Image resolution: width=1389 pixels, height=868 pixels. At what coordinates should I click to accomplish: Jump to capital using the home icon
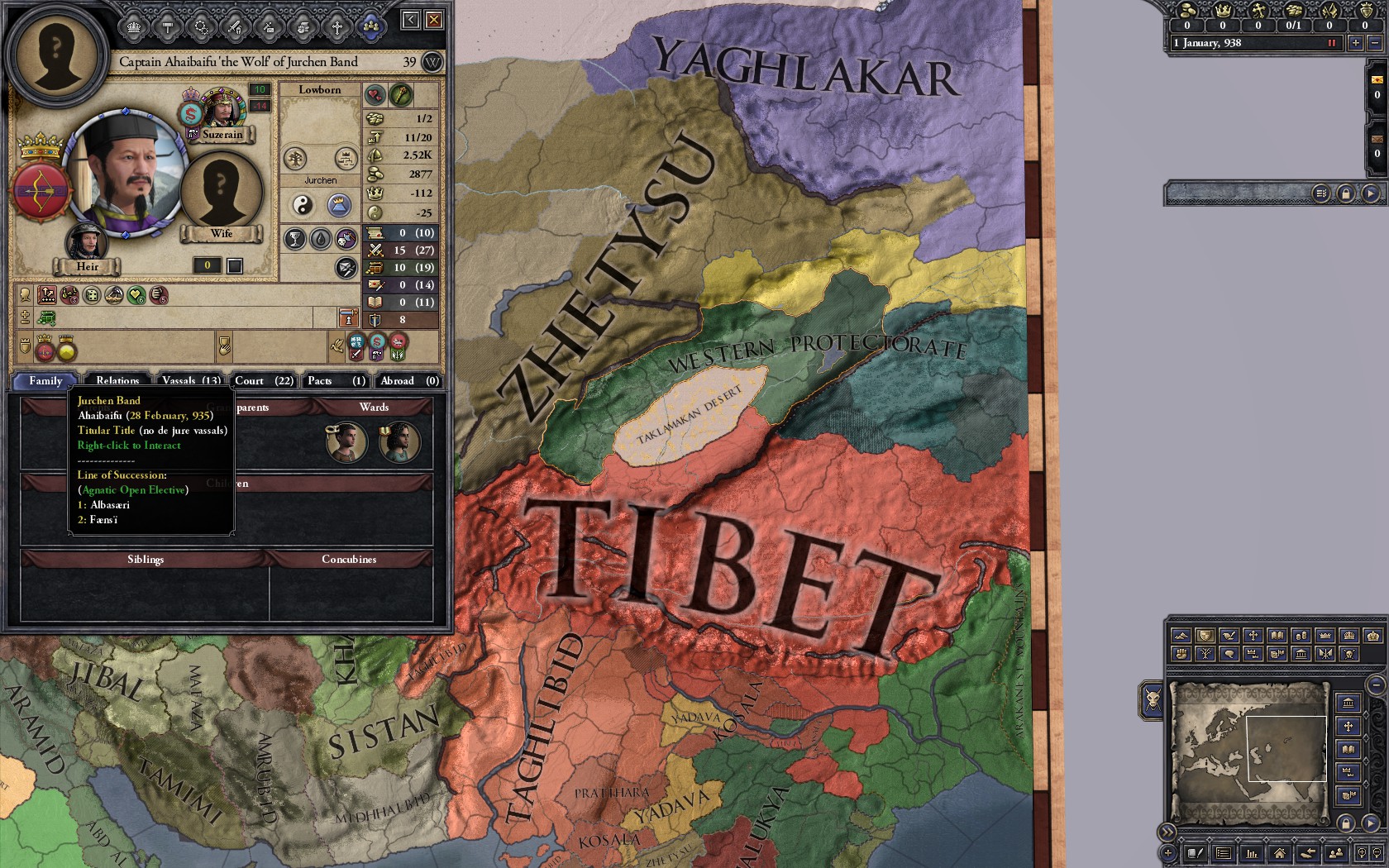[1280, 853]
